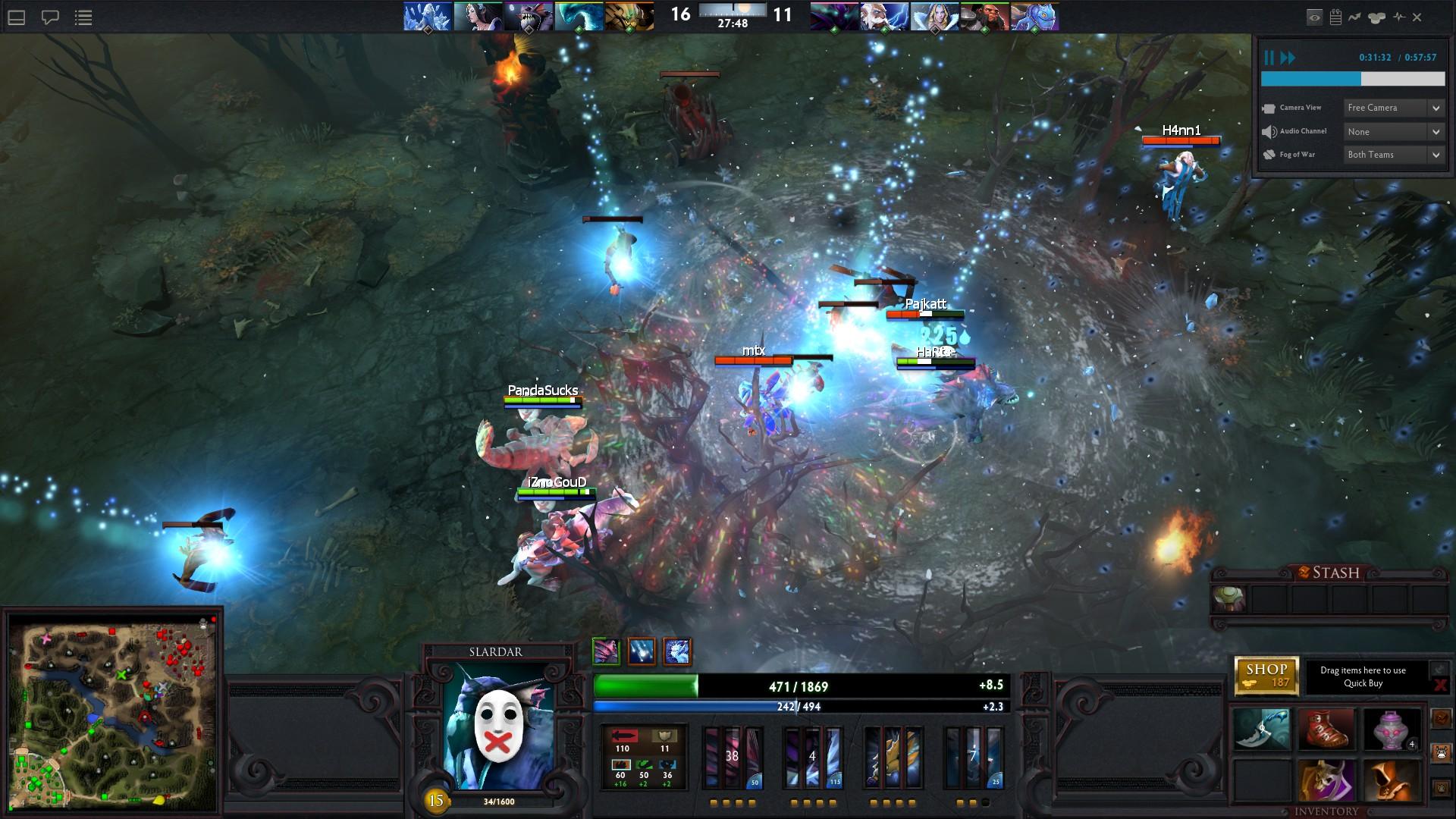This screenshot has width=1456, height=819.
Task: Change the Audio Channel dropdown
Action: (1395, 131)
